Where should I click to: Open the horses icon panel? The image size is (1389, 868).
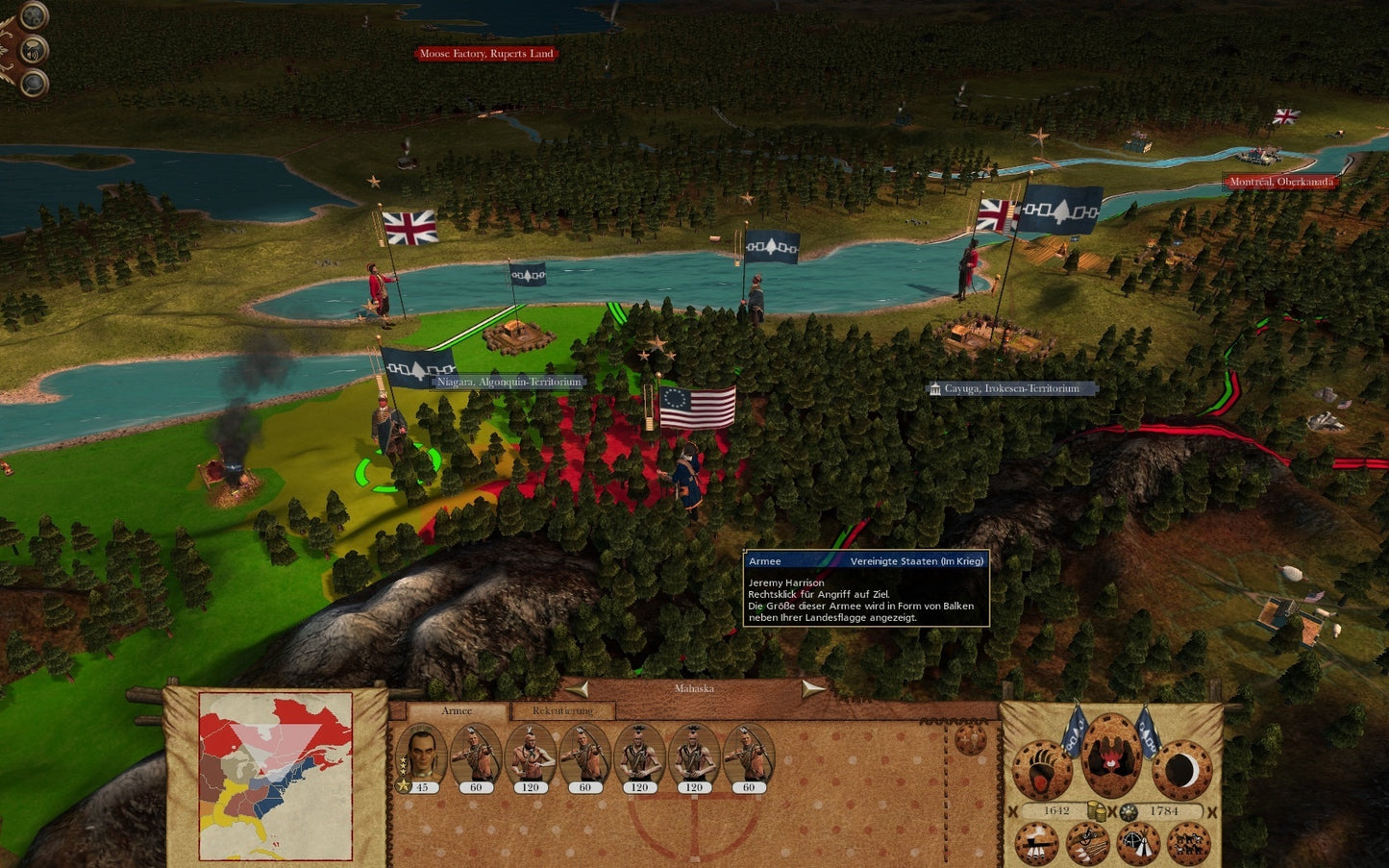1189,845
